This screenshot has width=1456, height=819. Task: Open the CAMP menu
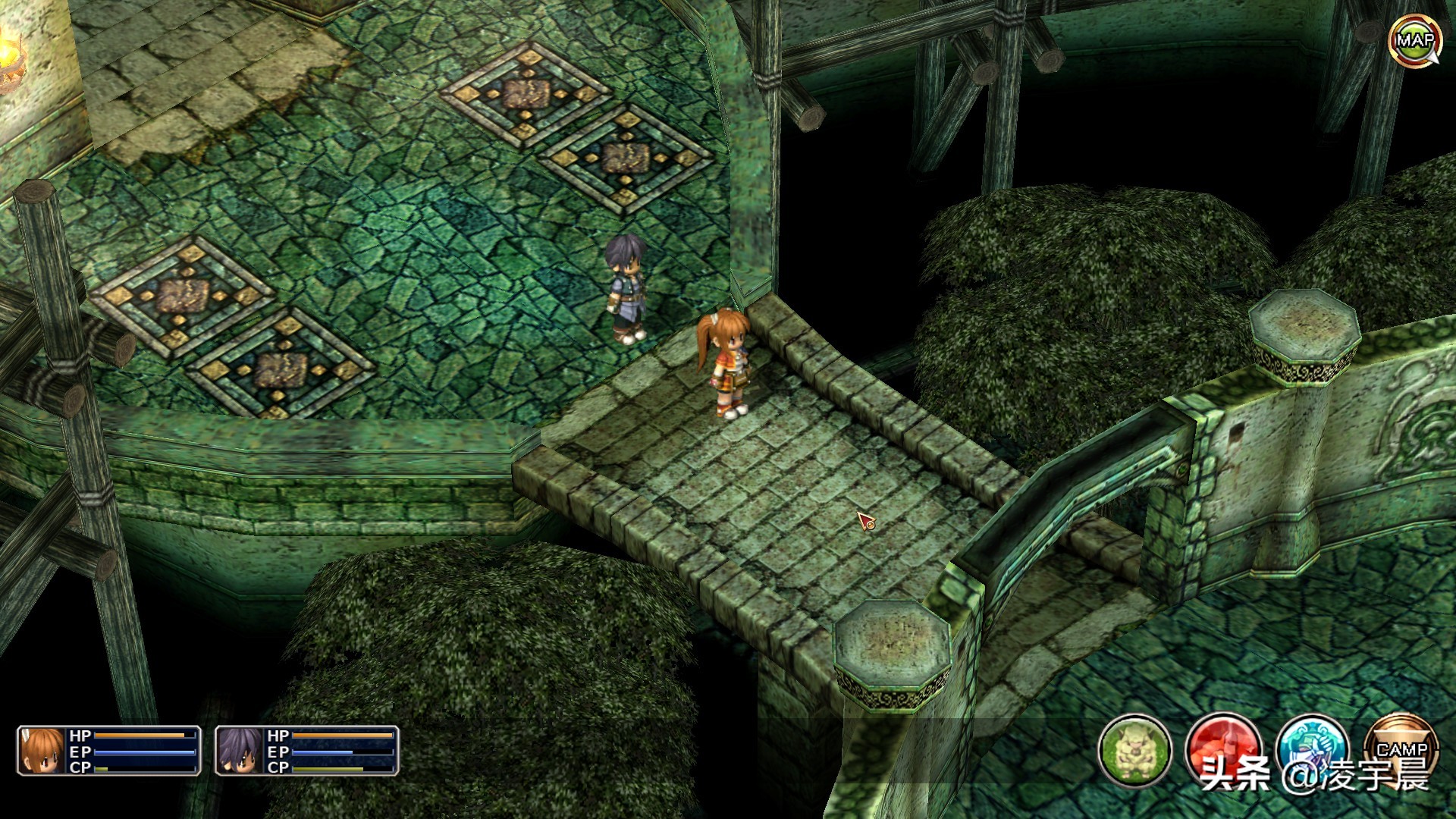click(x=1401, y=749)
